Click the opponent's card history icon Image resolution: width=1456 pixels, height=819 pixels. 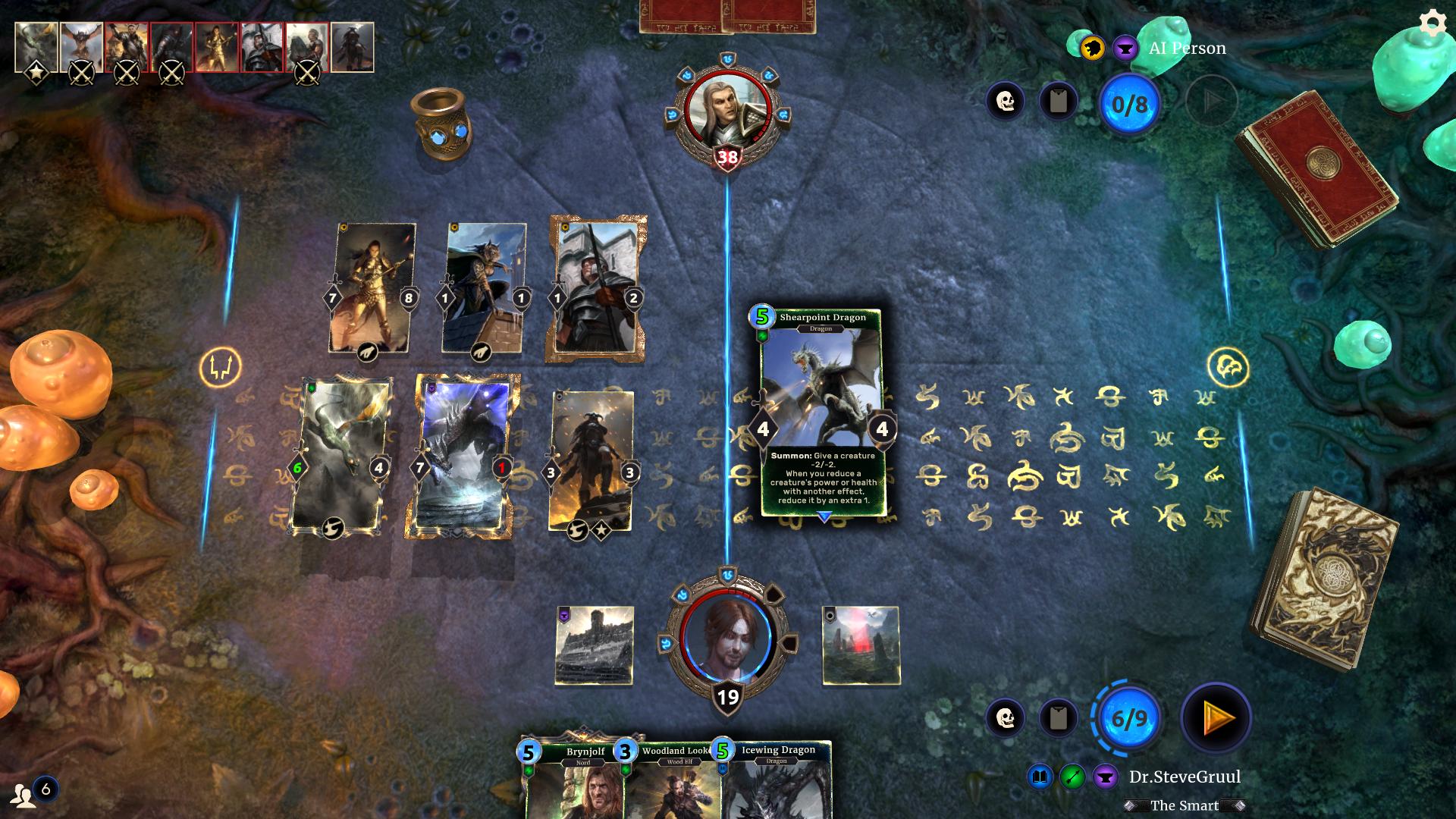1059,102
